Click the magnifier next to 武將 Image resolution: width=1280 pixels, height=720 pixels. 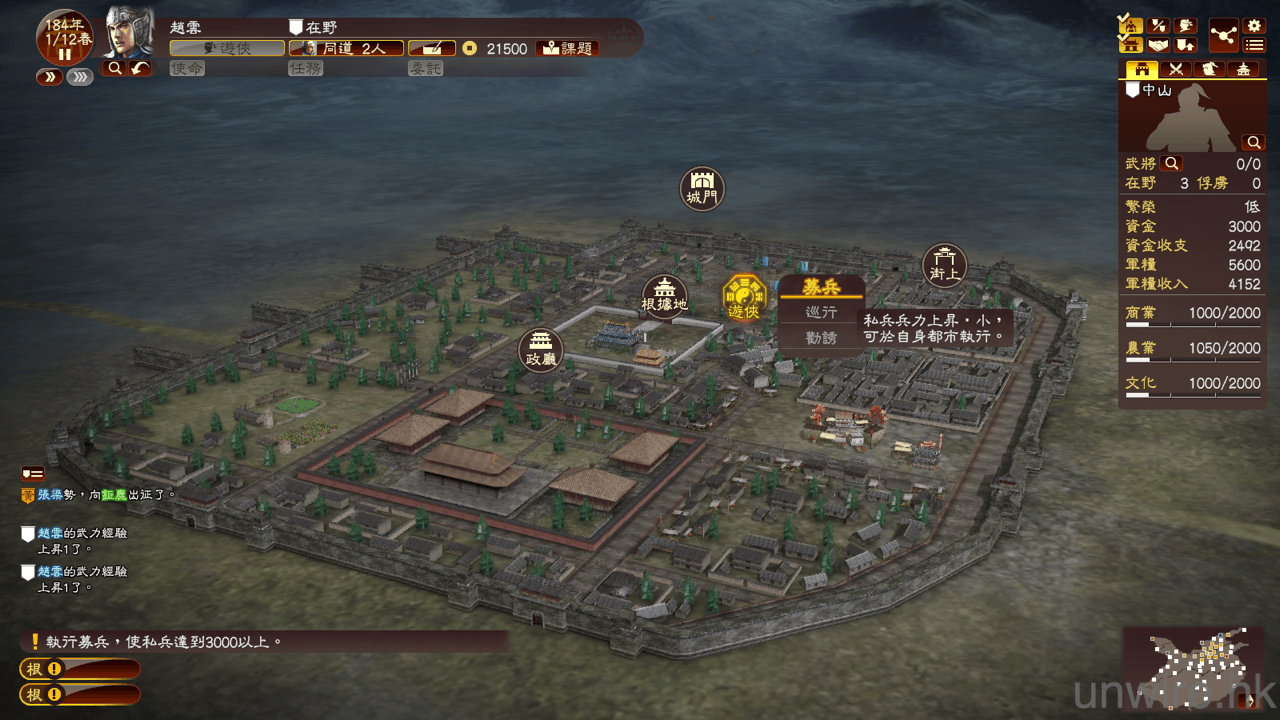(1171, 163)
